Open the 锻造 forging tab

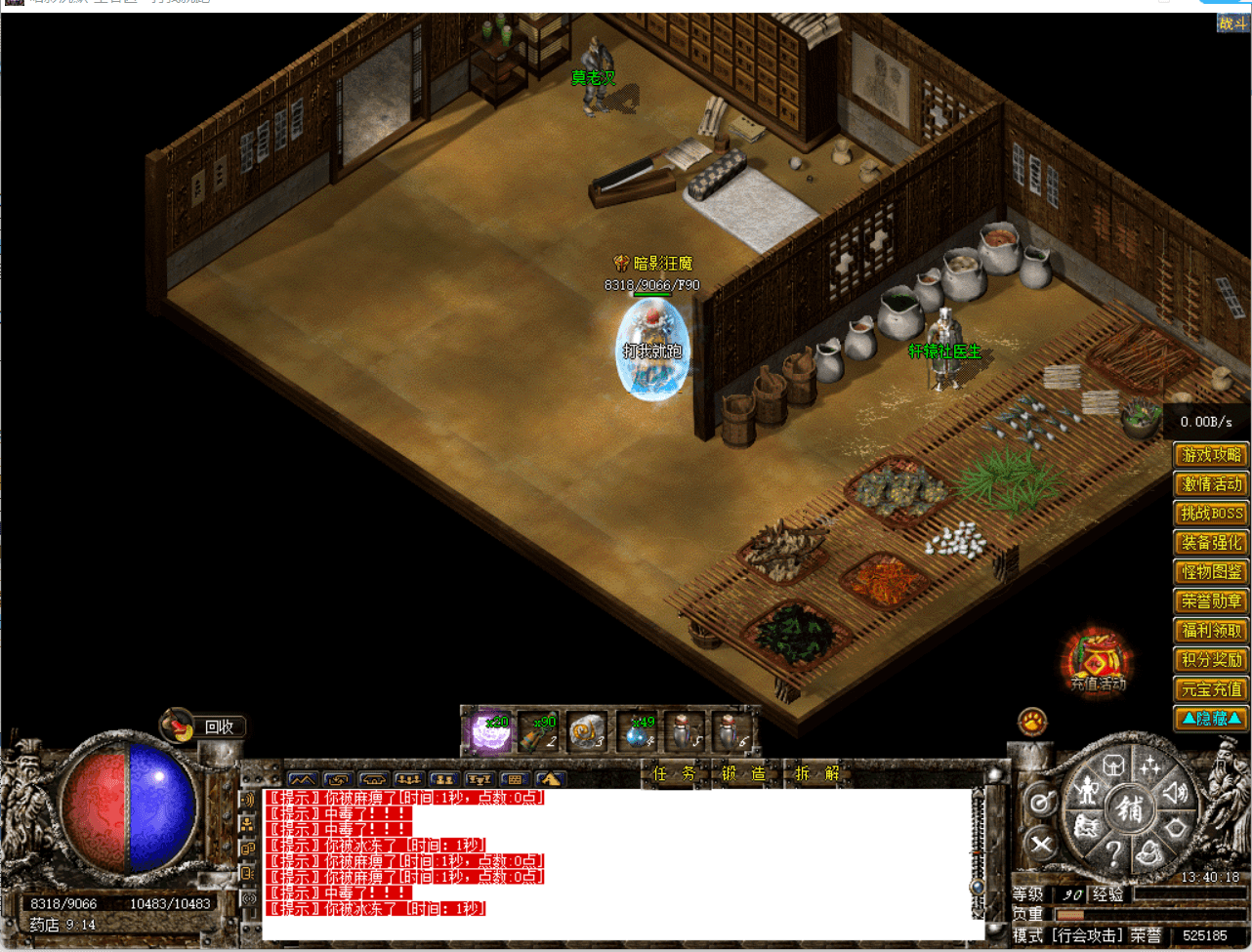click(743, 774)
